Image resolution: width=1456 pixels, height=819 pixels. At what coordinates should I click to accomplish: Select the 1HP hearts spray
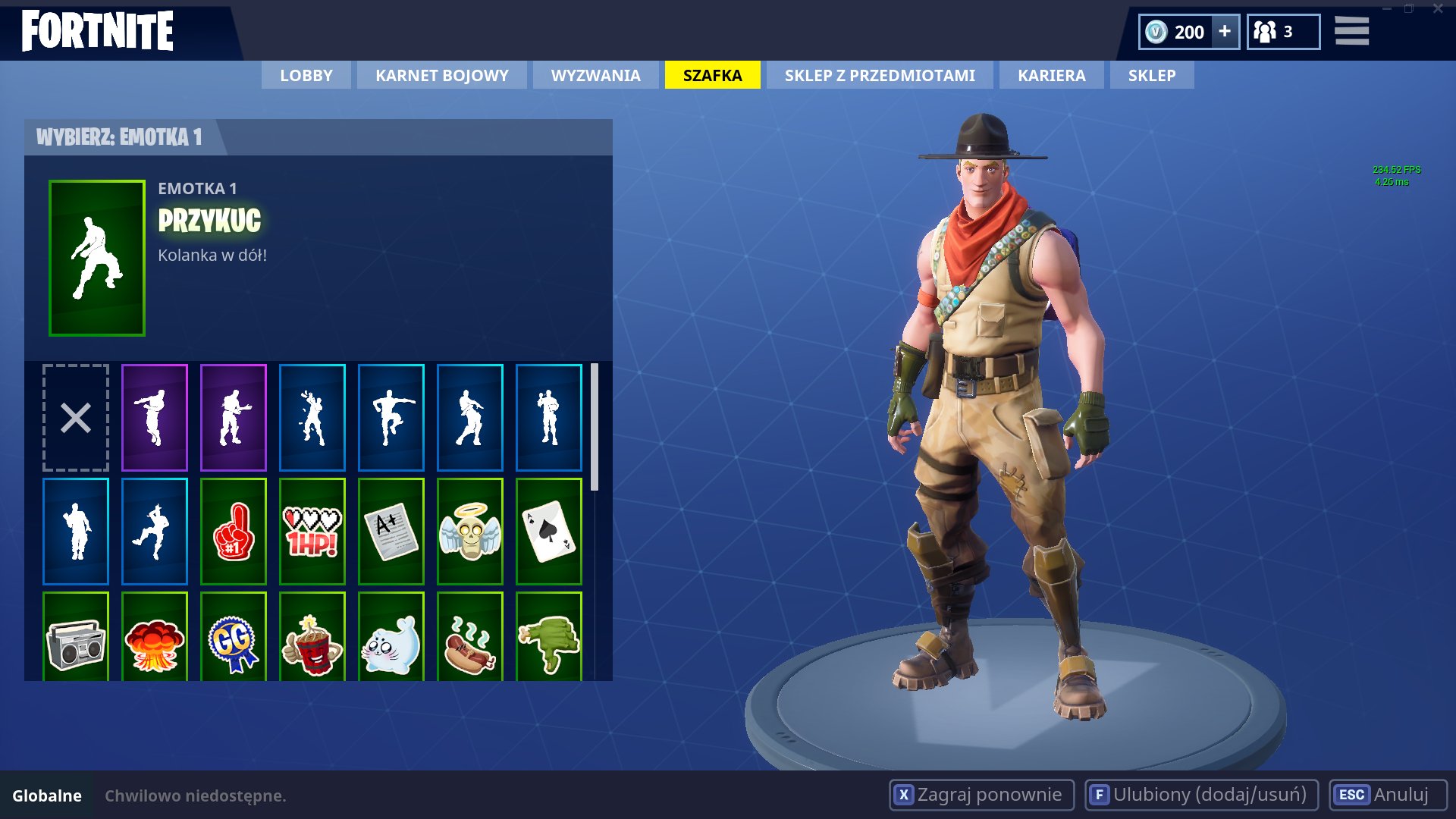(x=312, y=531)
